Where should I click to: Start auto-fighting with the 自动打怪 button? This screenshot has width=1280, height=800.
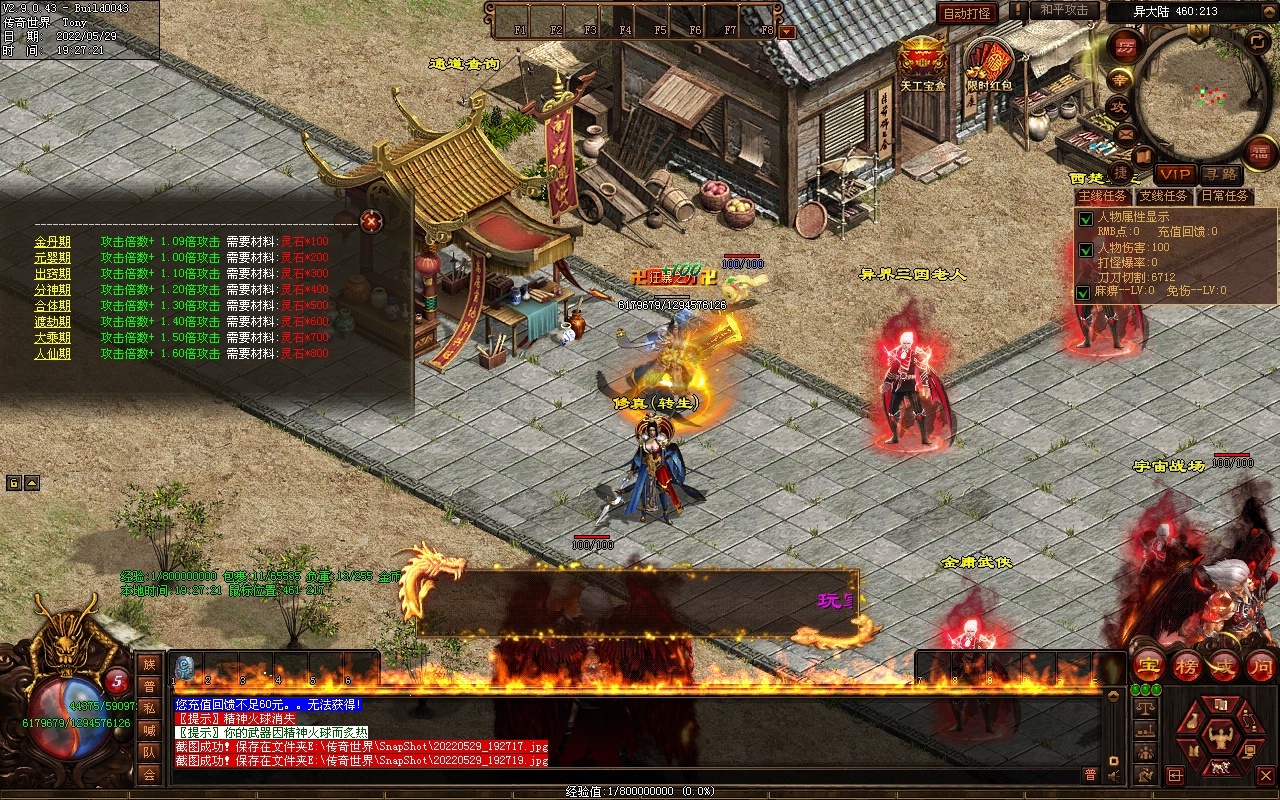pyautogui.click(x=967, y=13)
